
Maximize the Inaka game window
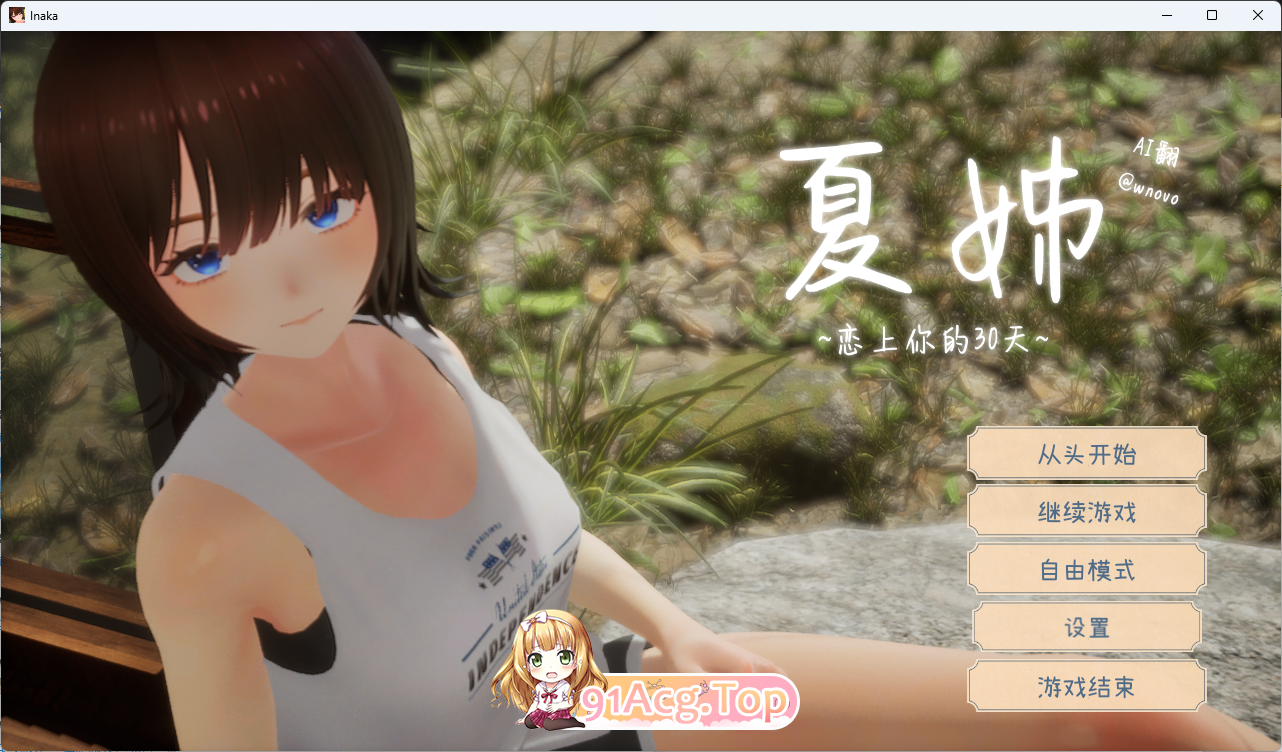[1212, 15]
